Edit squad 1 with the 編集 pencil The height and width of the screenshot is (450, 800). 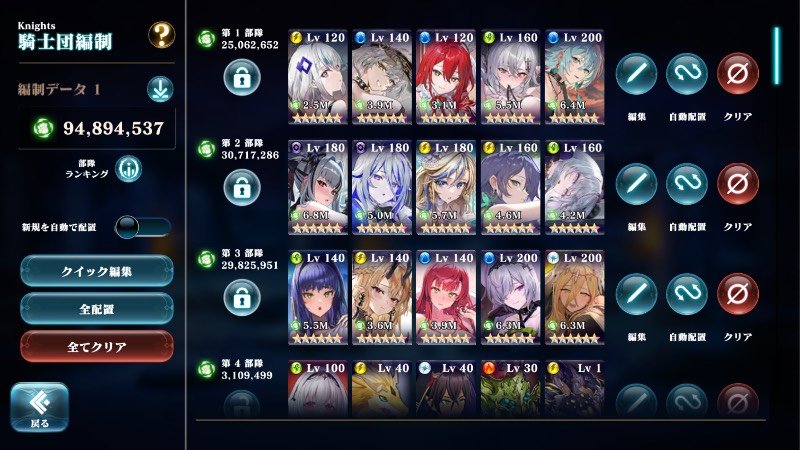point(636,74)
